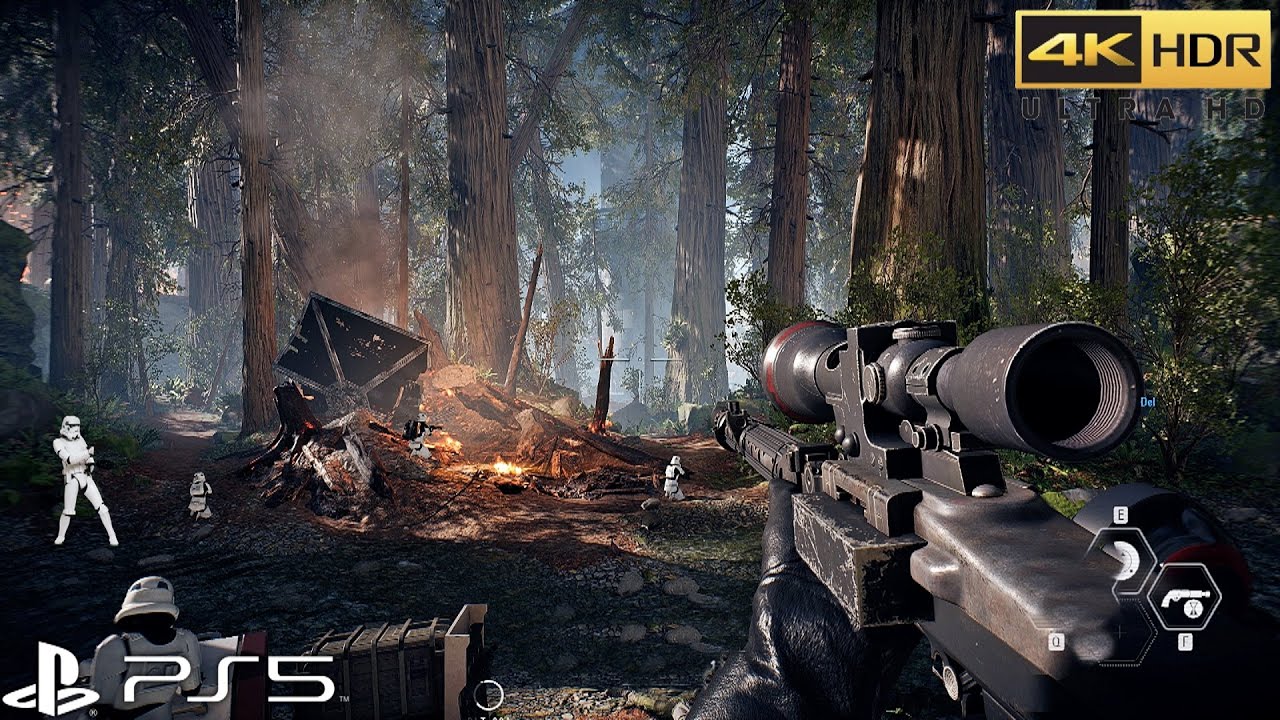The height and width of the screenshot is (720, 1280).
Task: Activate the half-disc ability hexagon
Action: click(1121, 560)
